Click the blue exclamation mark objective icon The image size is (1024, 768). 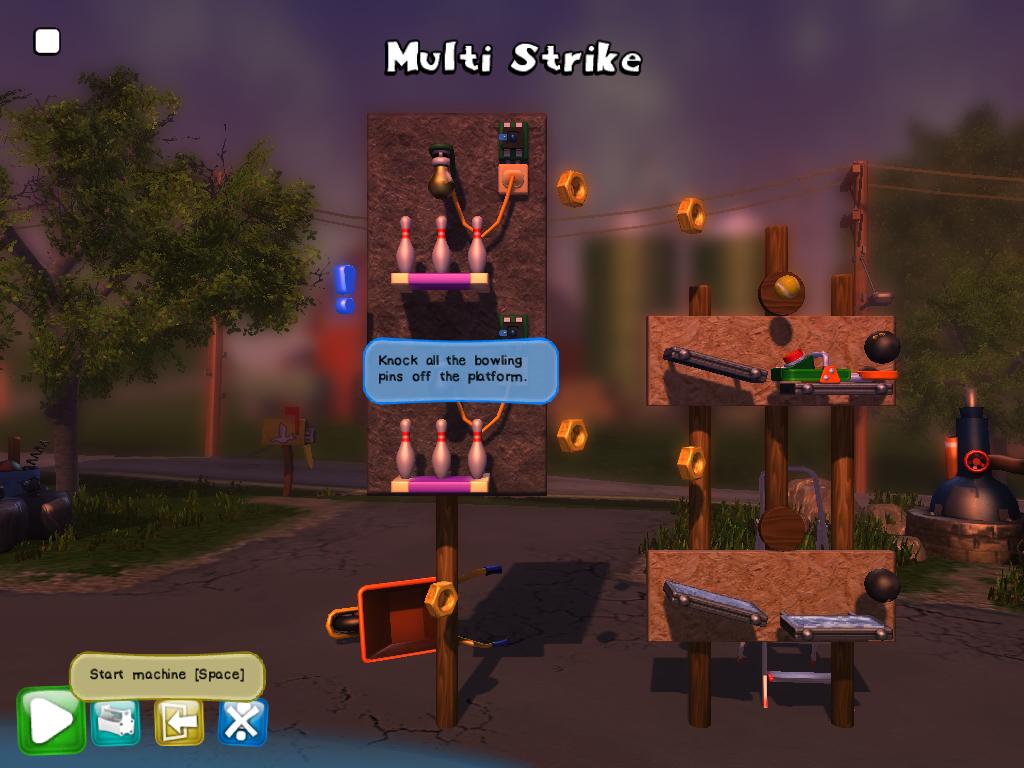pyautogui.click(x=345, y=288)
